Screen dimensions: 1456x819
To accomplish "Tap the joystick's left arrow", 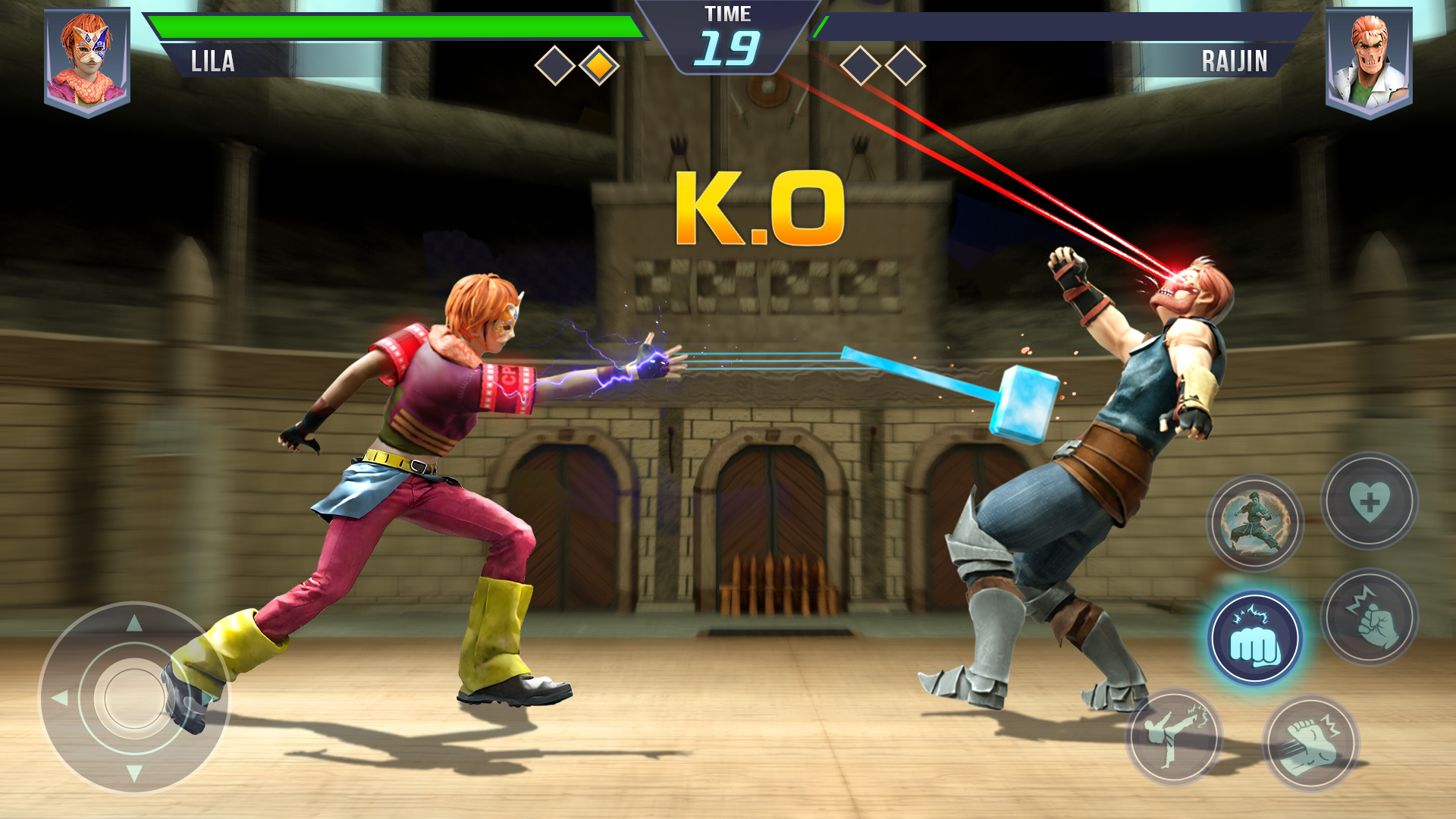I will tap(59, 698).
